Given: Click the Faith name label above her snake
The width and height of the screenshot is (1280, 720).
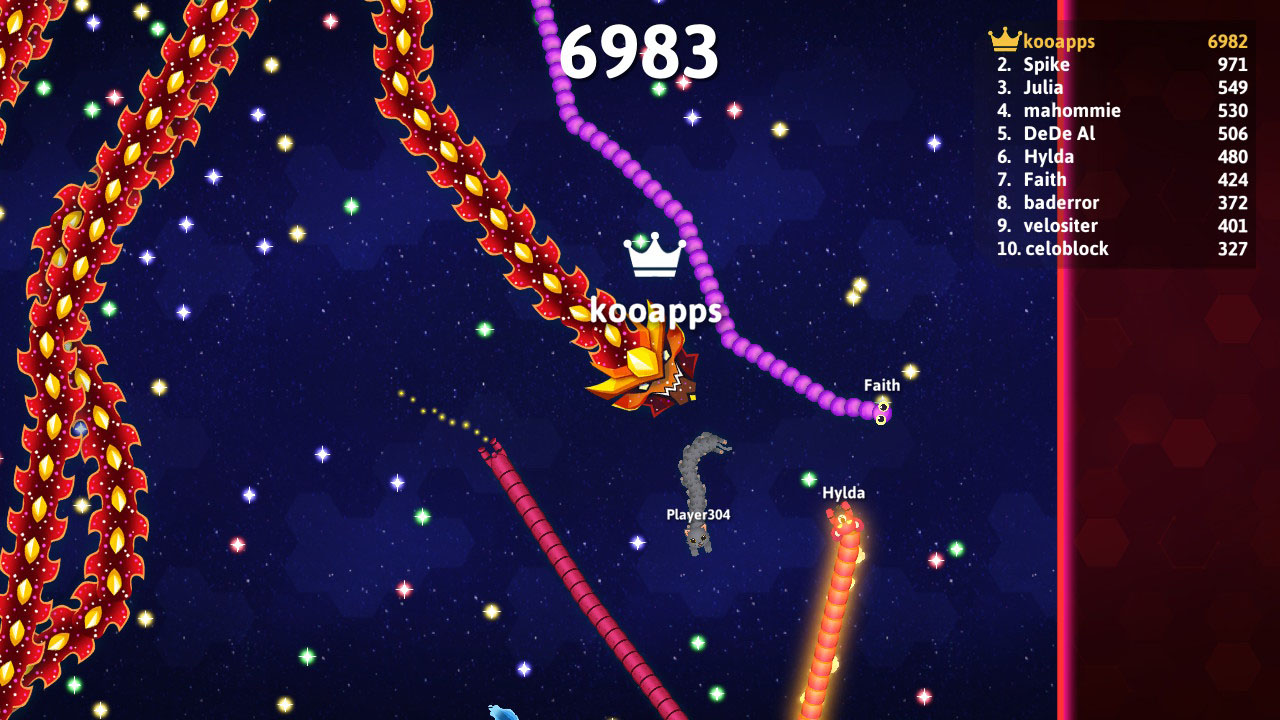Looking at the screenshot, I should click(x=881, y=384).
